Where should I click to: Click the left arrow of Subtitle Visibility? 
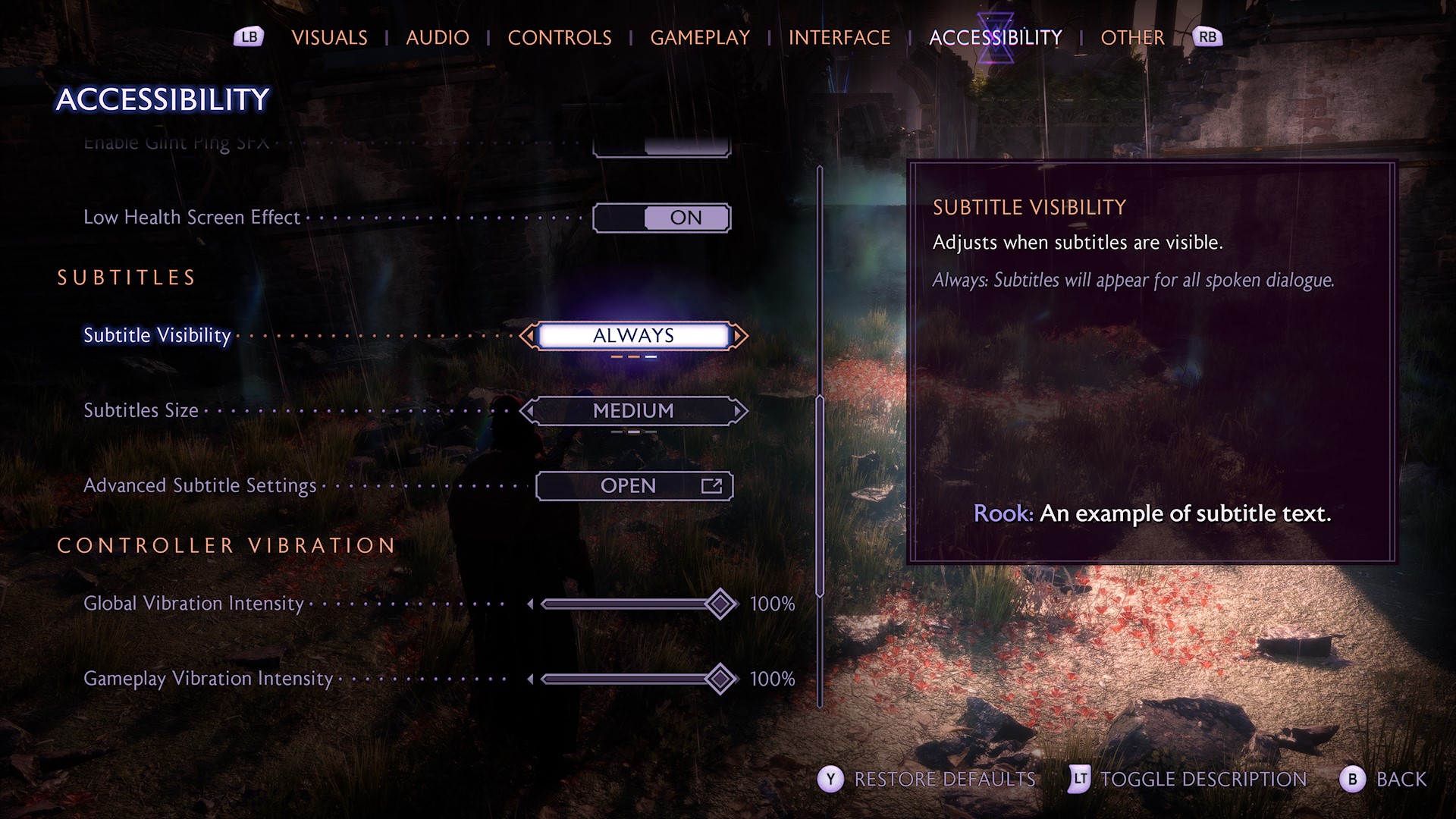(x=528, y=335)
